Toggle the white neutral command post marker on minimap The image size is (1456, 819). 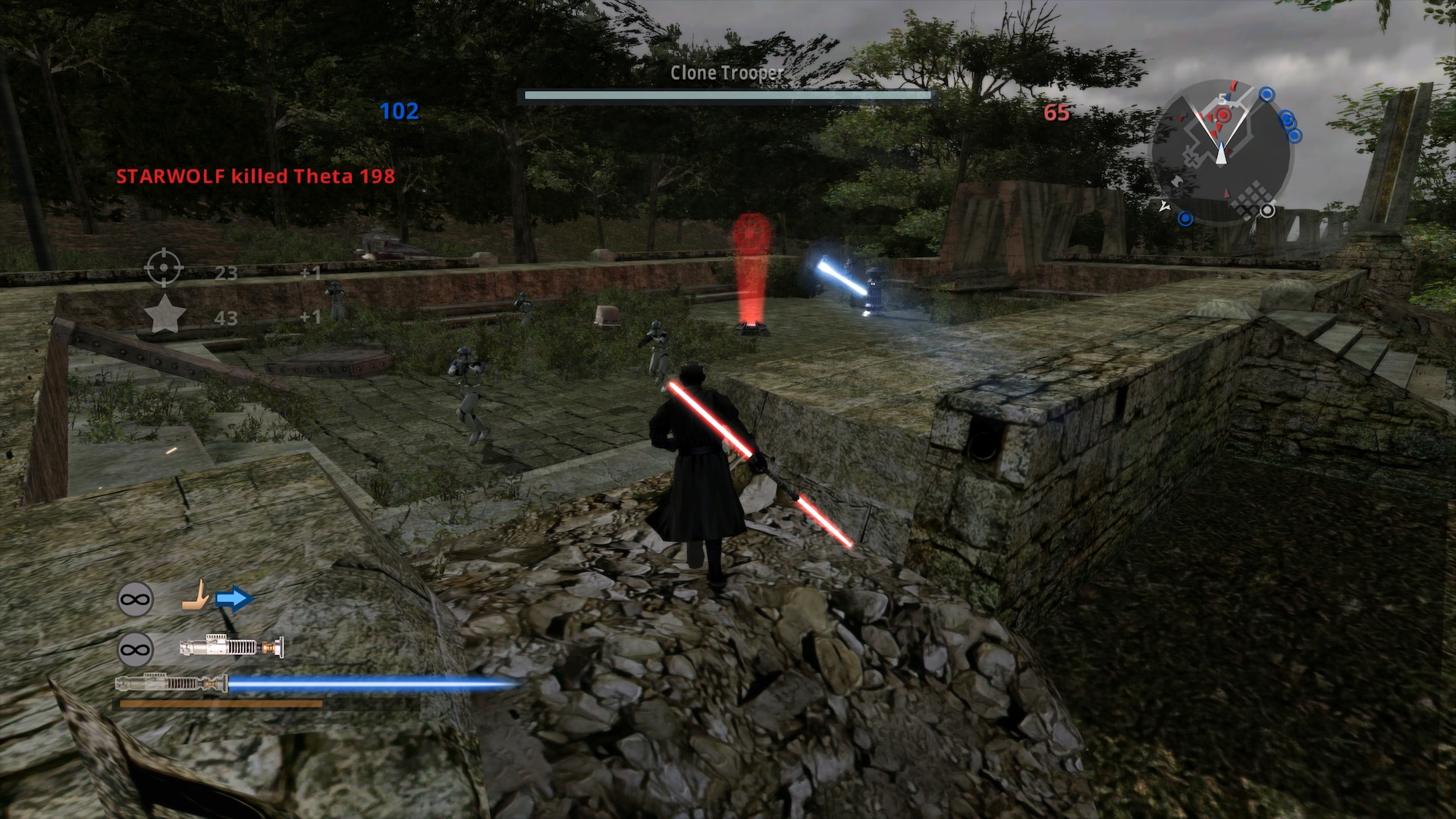click(1267, 212)
